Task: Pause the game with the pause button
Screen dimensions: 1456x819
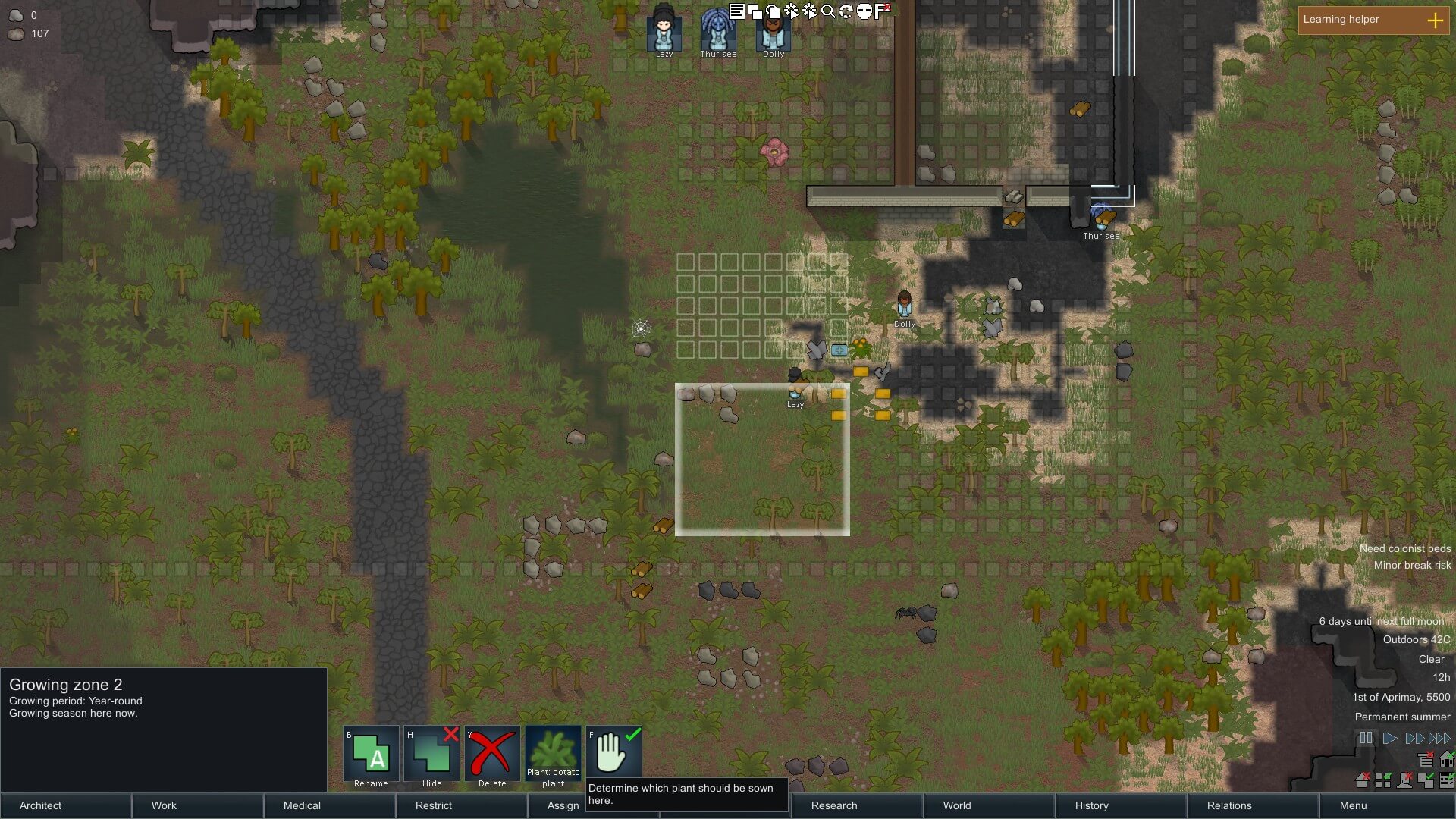Action: pyautogui.click(x=1366, y=738)
